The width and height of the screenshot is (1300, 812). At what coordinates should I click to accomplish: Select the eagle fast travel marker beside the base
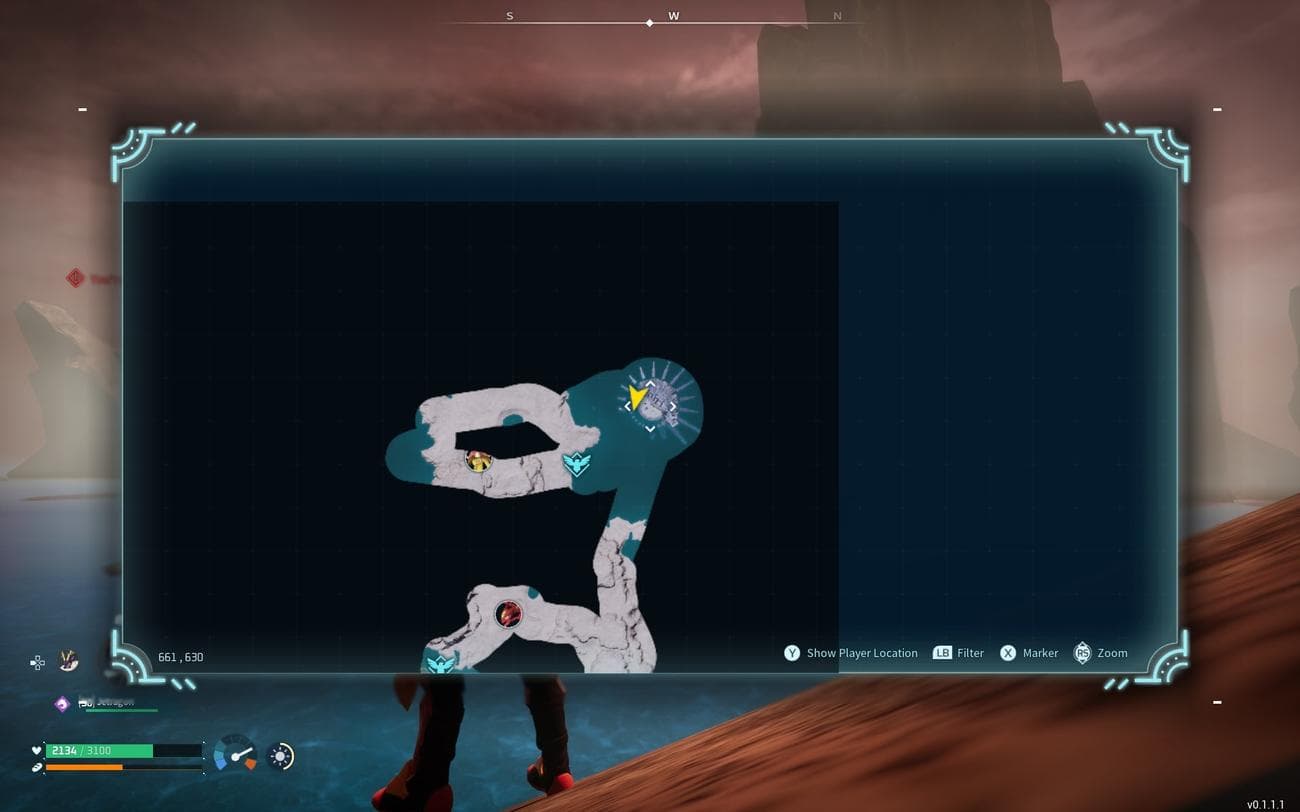576,463
